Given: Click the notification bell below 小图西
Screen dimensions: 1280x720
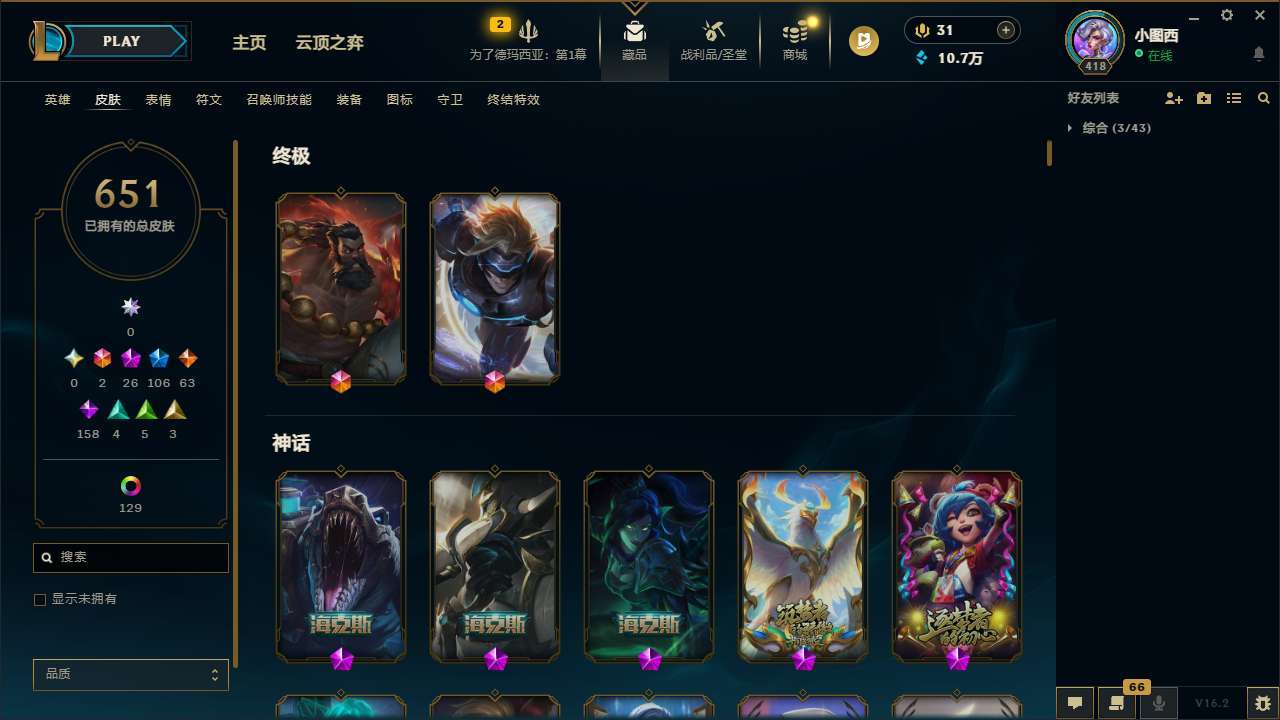Looking at the screenshot, I should (x=1258, y=55).
